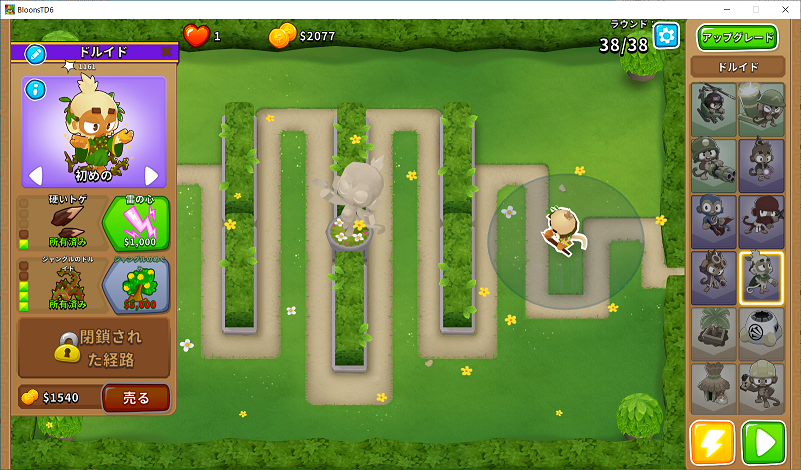The width and height of the screenshot is (801, 470).
Task: Select the Engineer Monkey tower in shop
Action: pyautogui.click(x=761, y=389)
